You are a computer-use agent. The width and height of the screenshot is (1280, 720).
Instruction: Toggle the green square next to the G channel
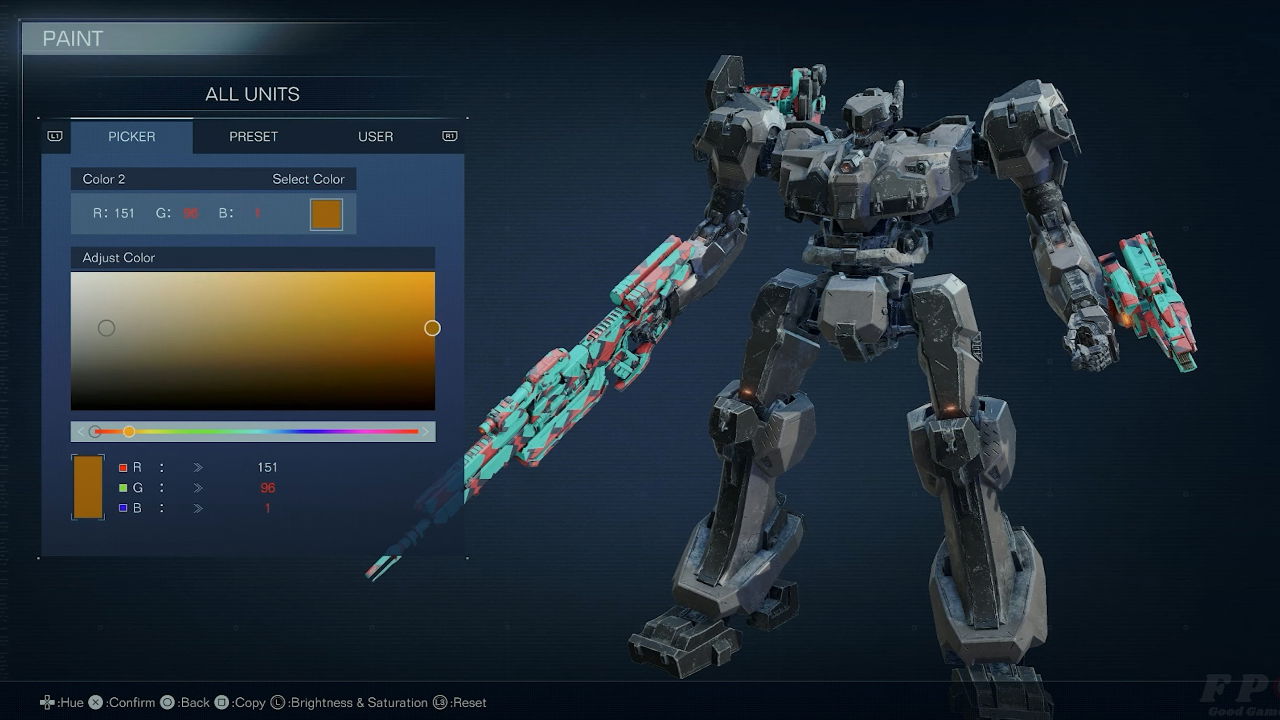coord(122,487)
